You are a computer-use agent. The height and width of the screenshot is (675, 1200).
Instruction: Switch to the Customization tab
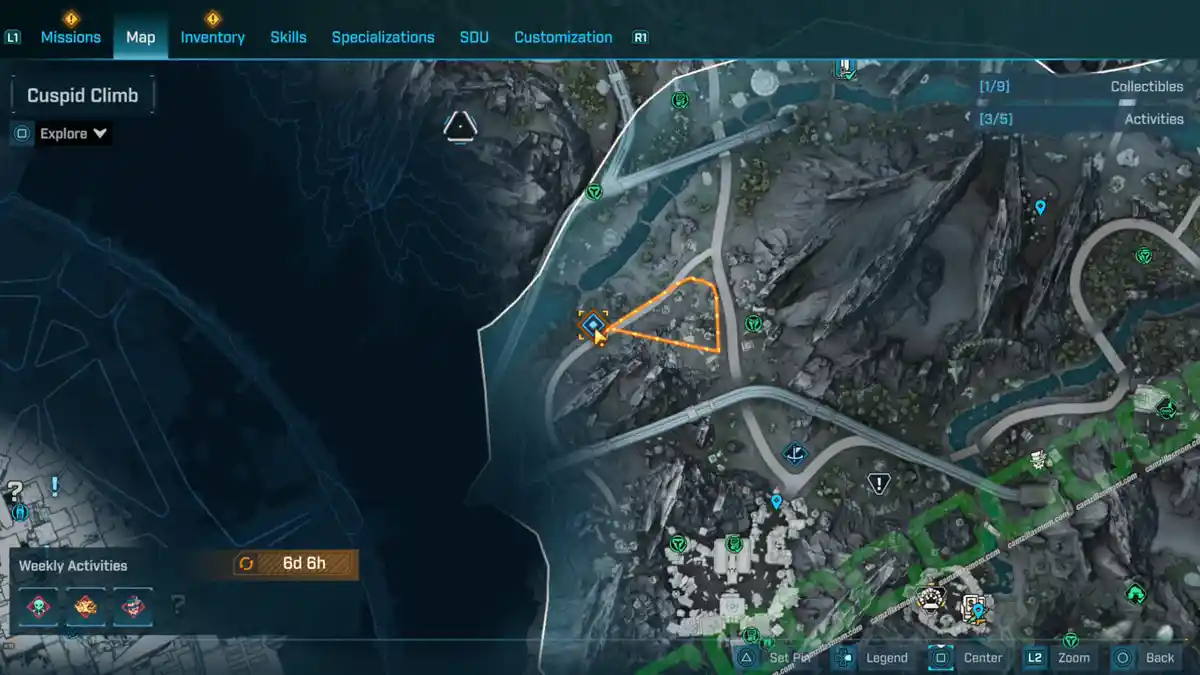pyautogui.click(x=563, y=37)
